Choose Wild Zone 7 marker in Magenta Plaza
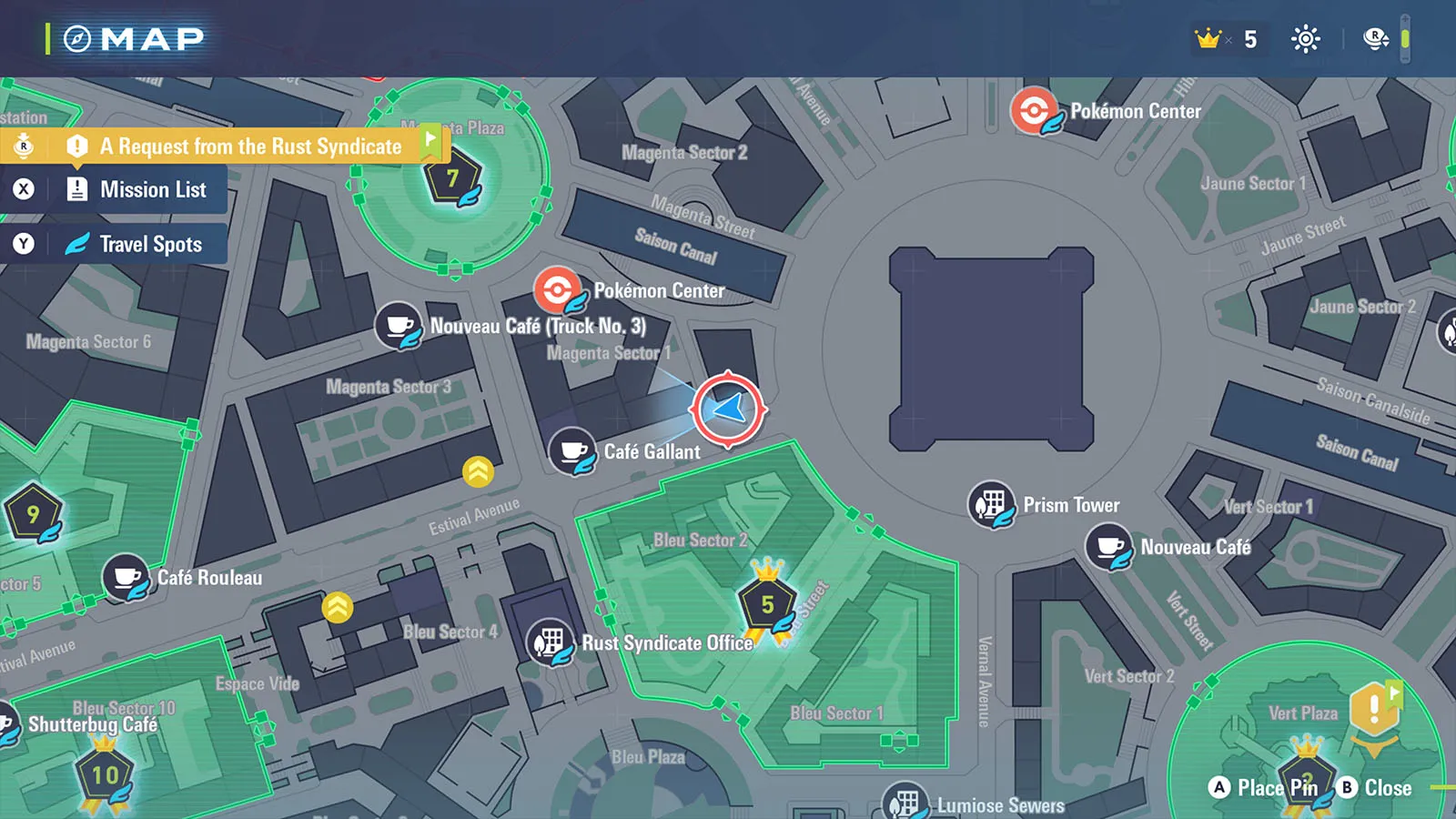 [x=452, y=178]
